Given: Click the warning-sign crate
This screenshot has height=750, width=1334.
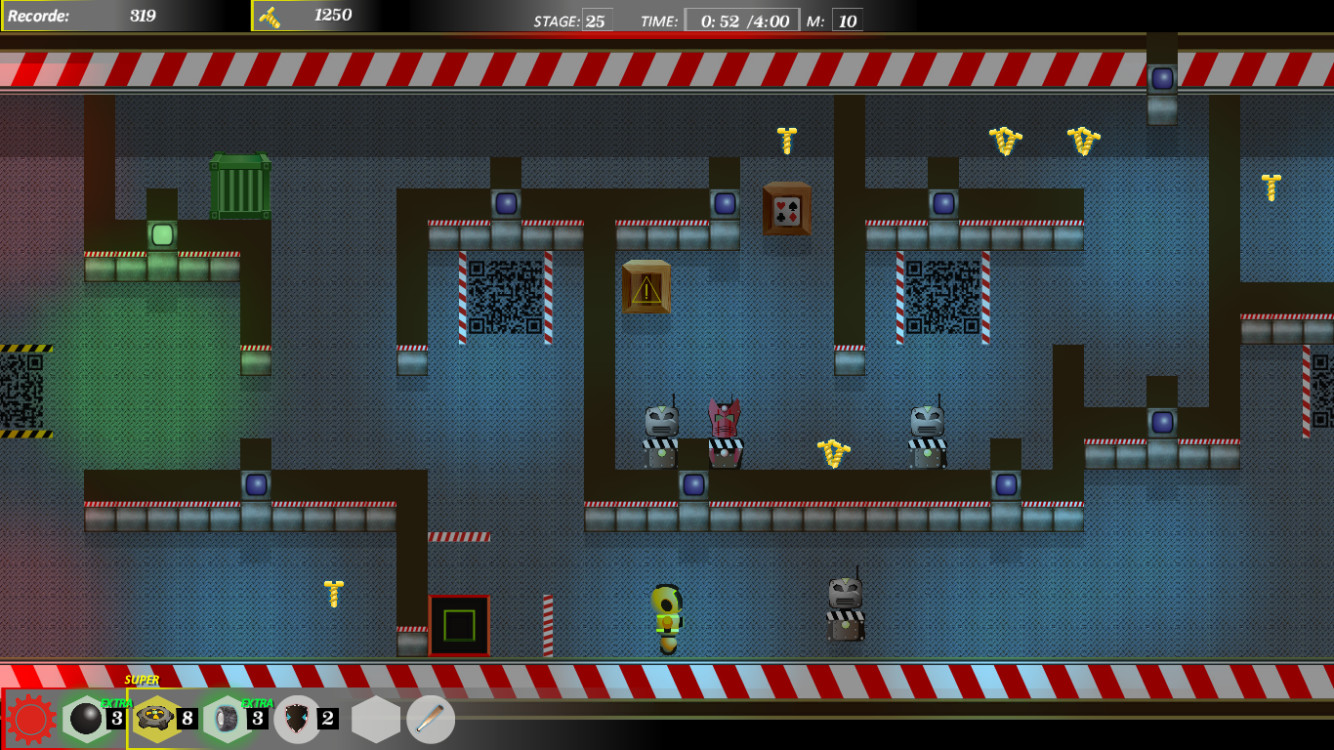Looking at the screenshot, I should [646, 288].
